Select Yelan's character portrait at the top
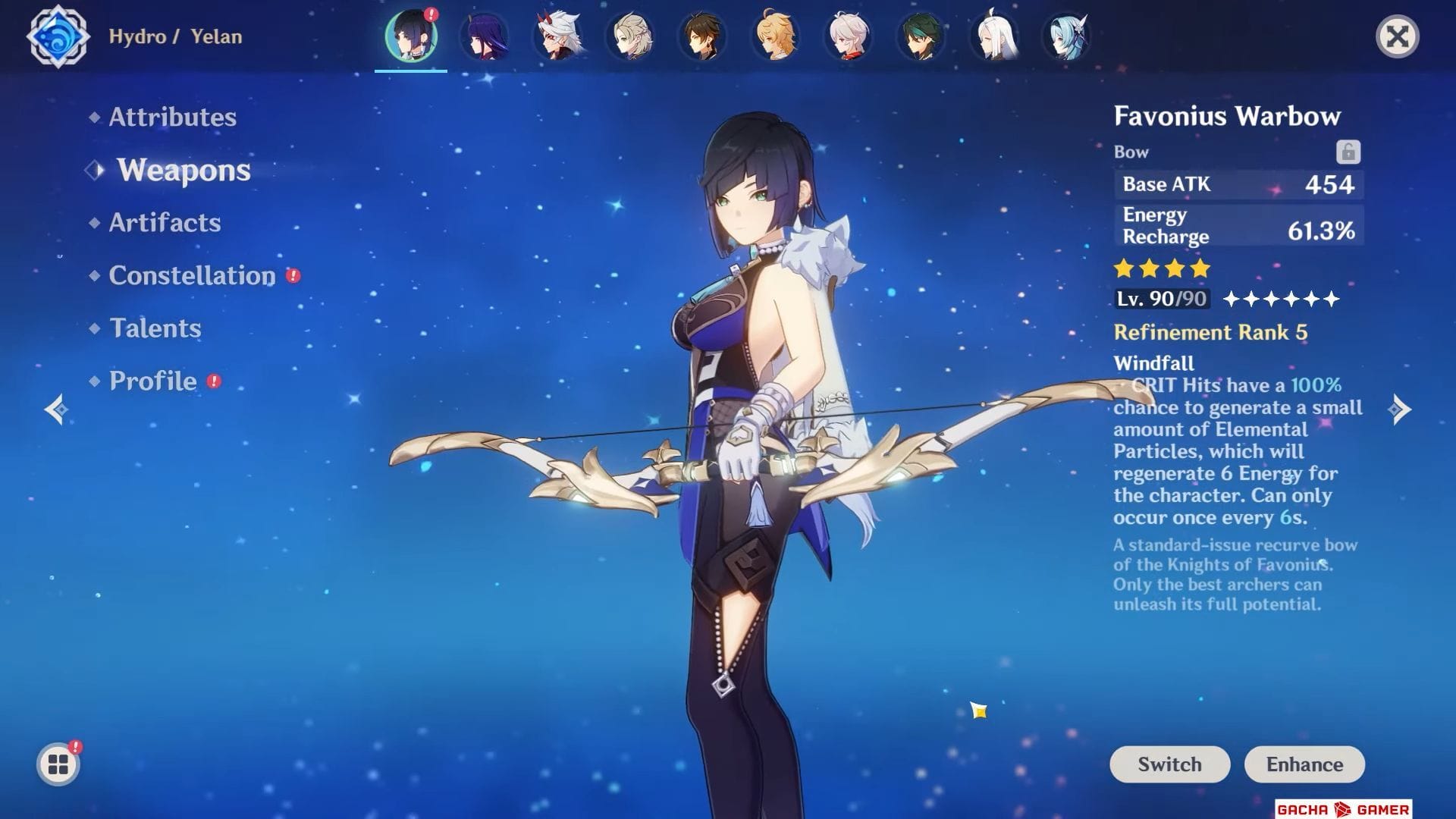This screenshot has width=1456, height=819. tap(411, 38)
